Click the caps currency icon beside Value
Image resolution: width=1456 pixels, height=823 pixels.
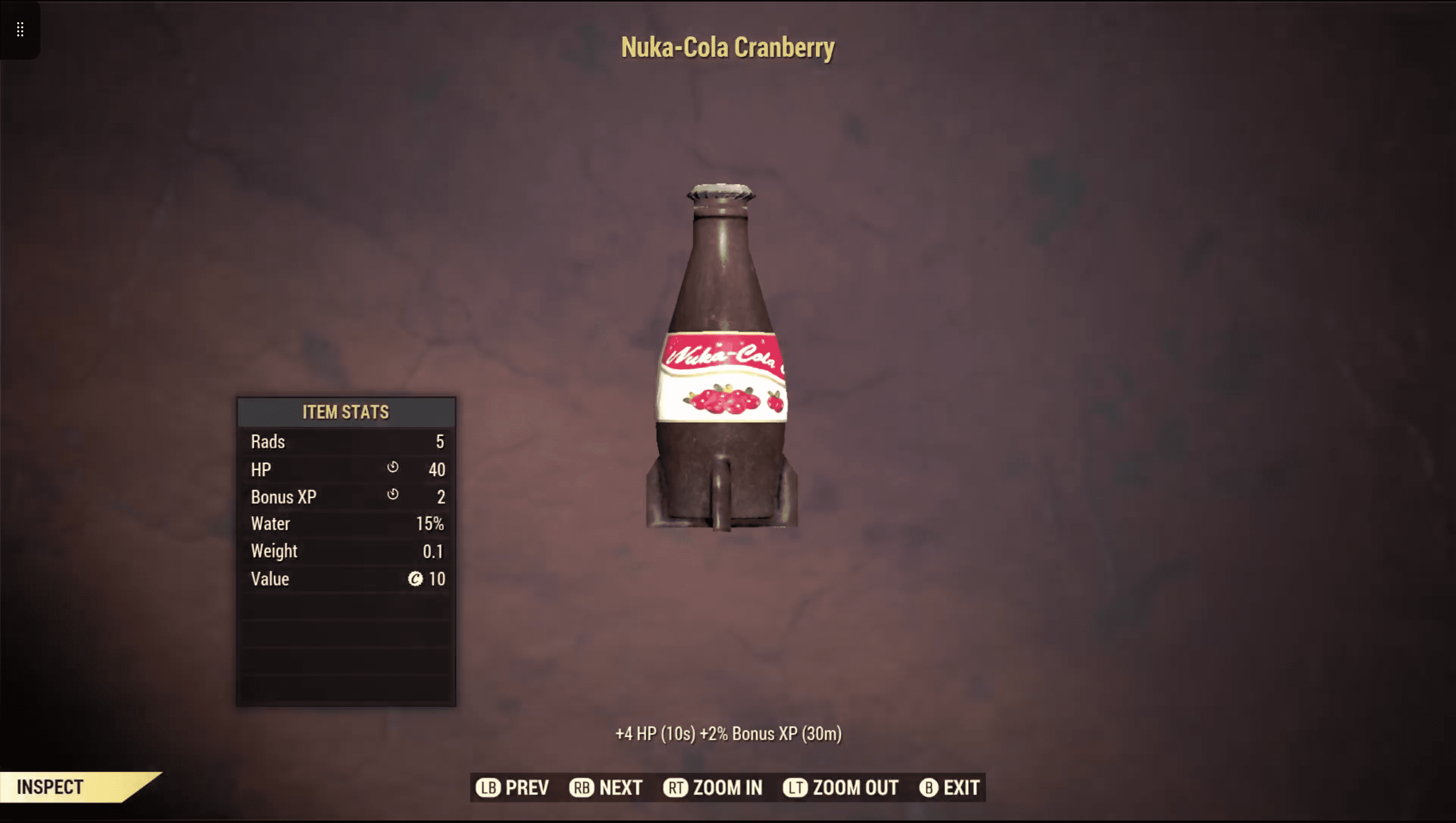click(x=417, y=579)
